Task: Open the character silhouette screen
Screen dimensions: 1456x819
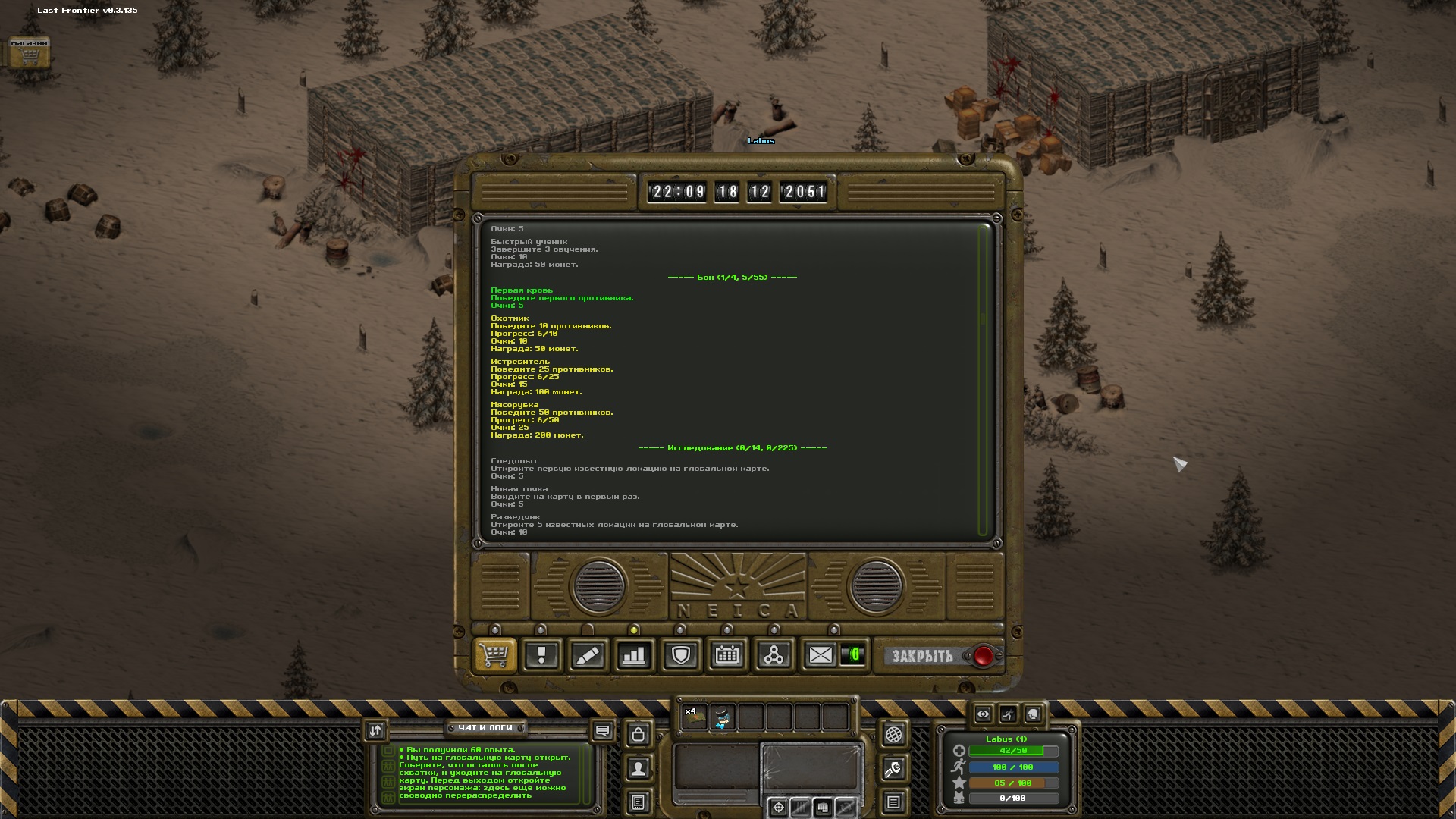Action: click(x=639, y=769)
